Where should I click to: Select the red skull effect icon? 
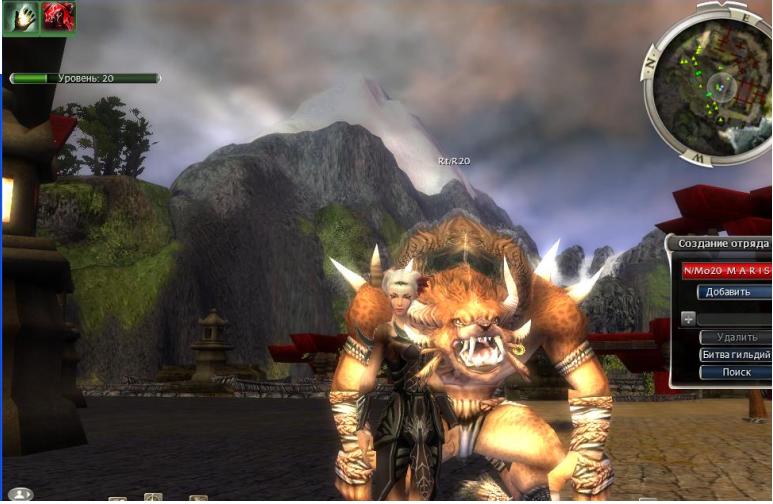[56, 18]
